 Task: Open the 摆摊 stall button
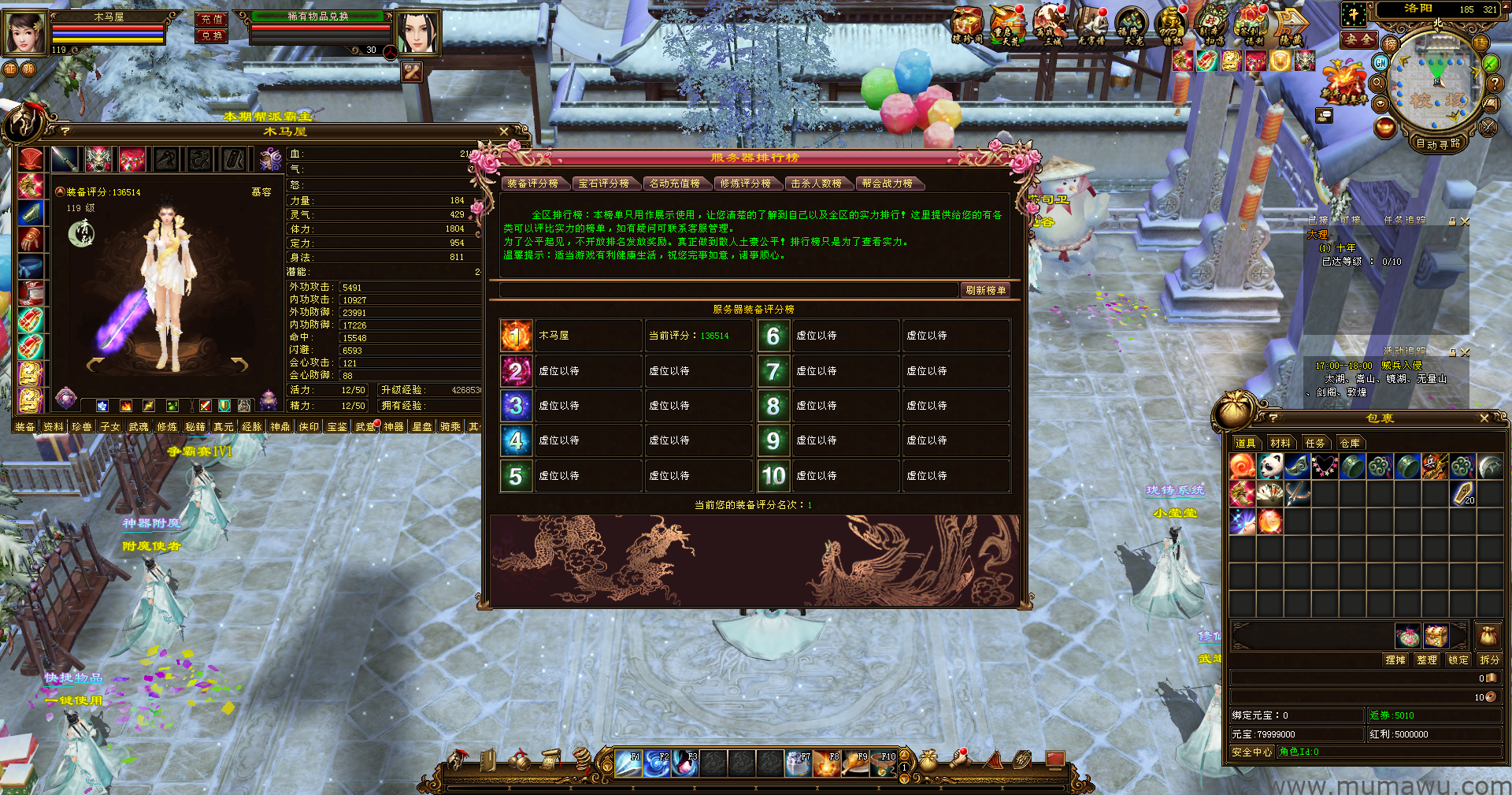click(1395, 660)
